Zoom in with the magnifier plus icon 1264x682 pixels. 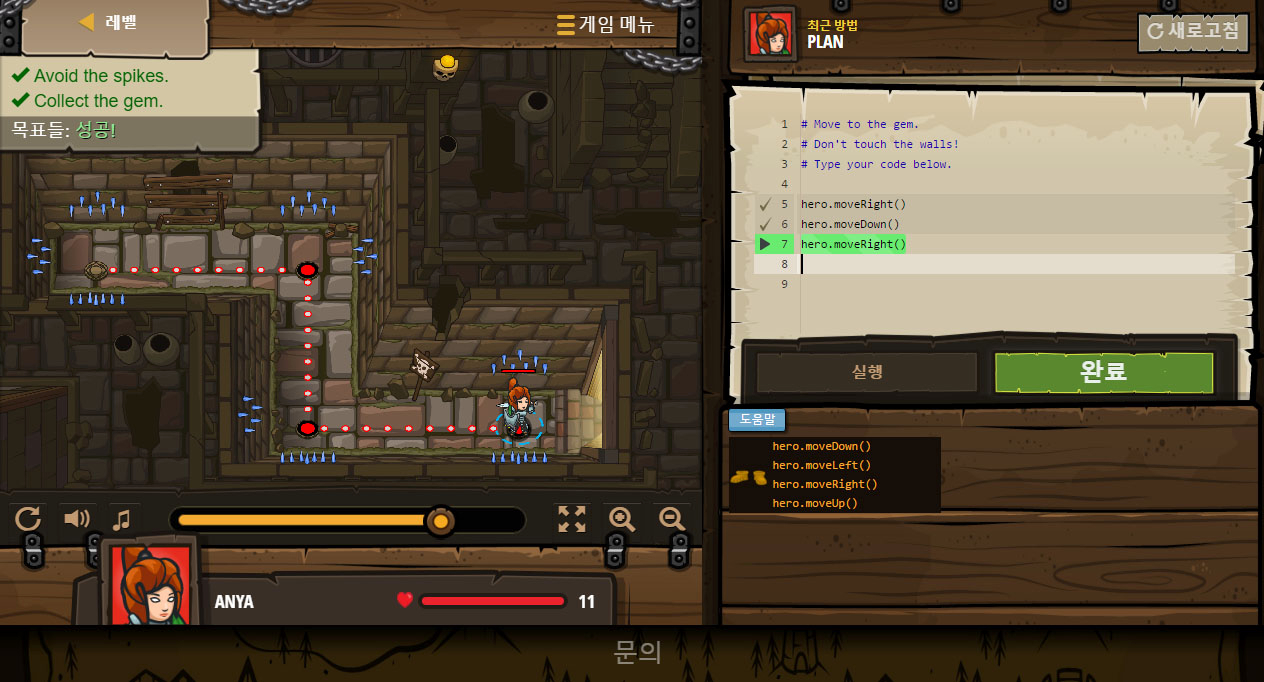[622, 518]
